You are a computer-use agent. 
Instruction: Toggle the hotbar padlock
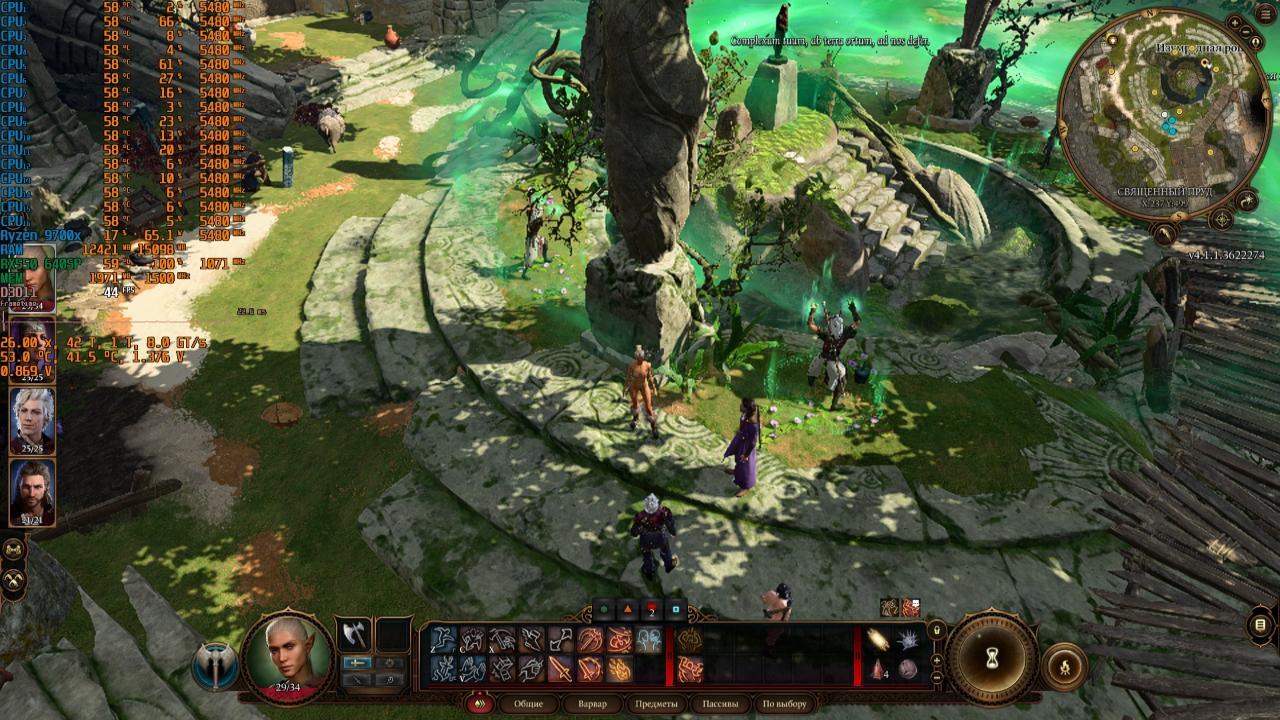click(937, 630)
